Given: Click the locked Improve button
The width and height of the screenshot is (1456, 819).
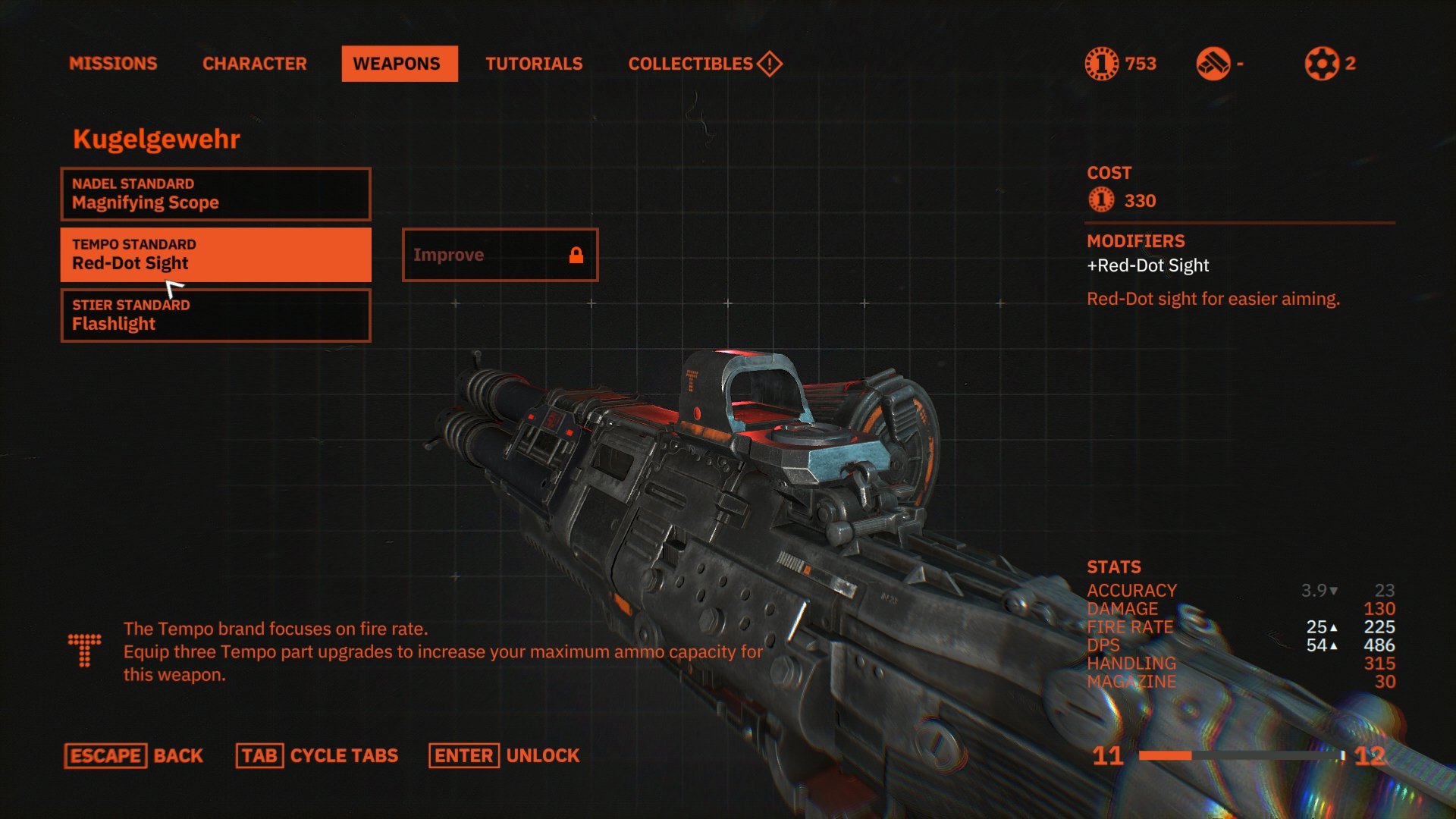Looking at the screenshot, I should click(500, 255).
